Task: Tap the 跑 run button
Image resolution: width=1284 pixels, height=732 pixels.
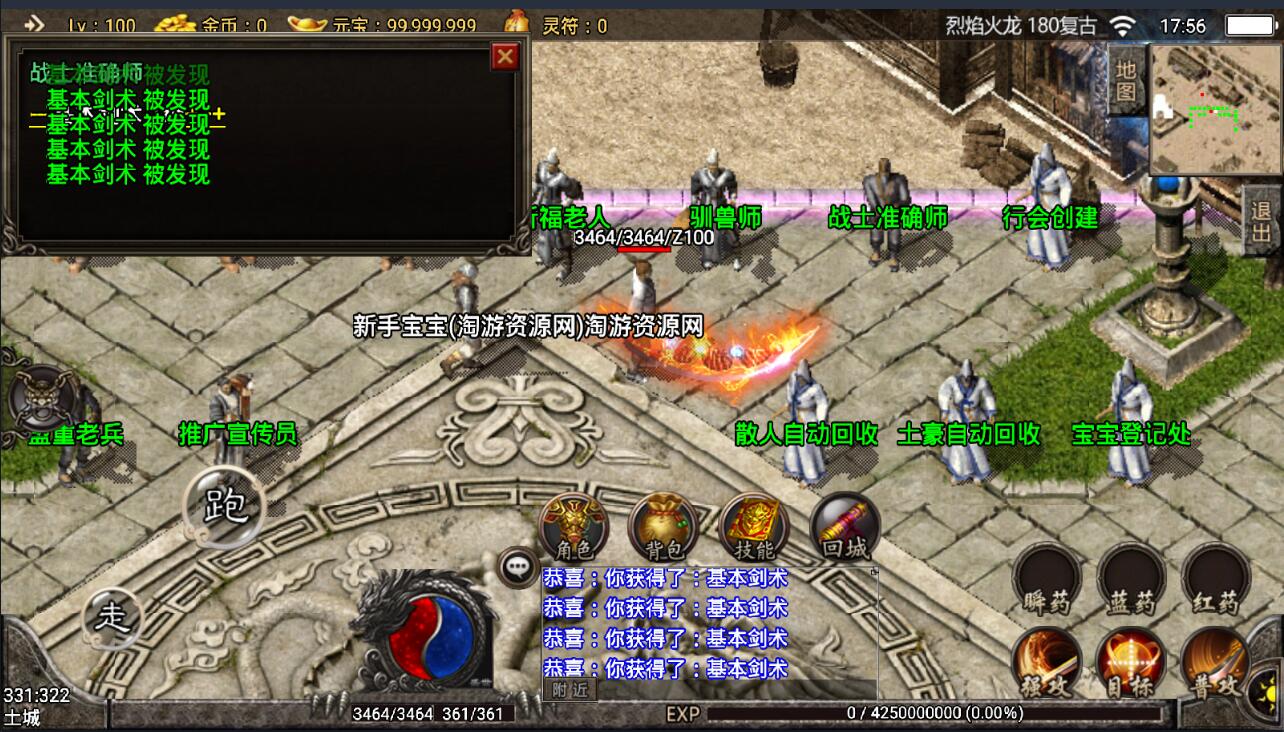Action: [x=225, y=506]
